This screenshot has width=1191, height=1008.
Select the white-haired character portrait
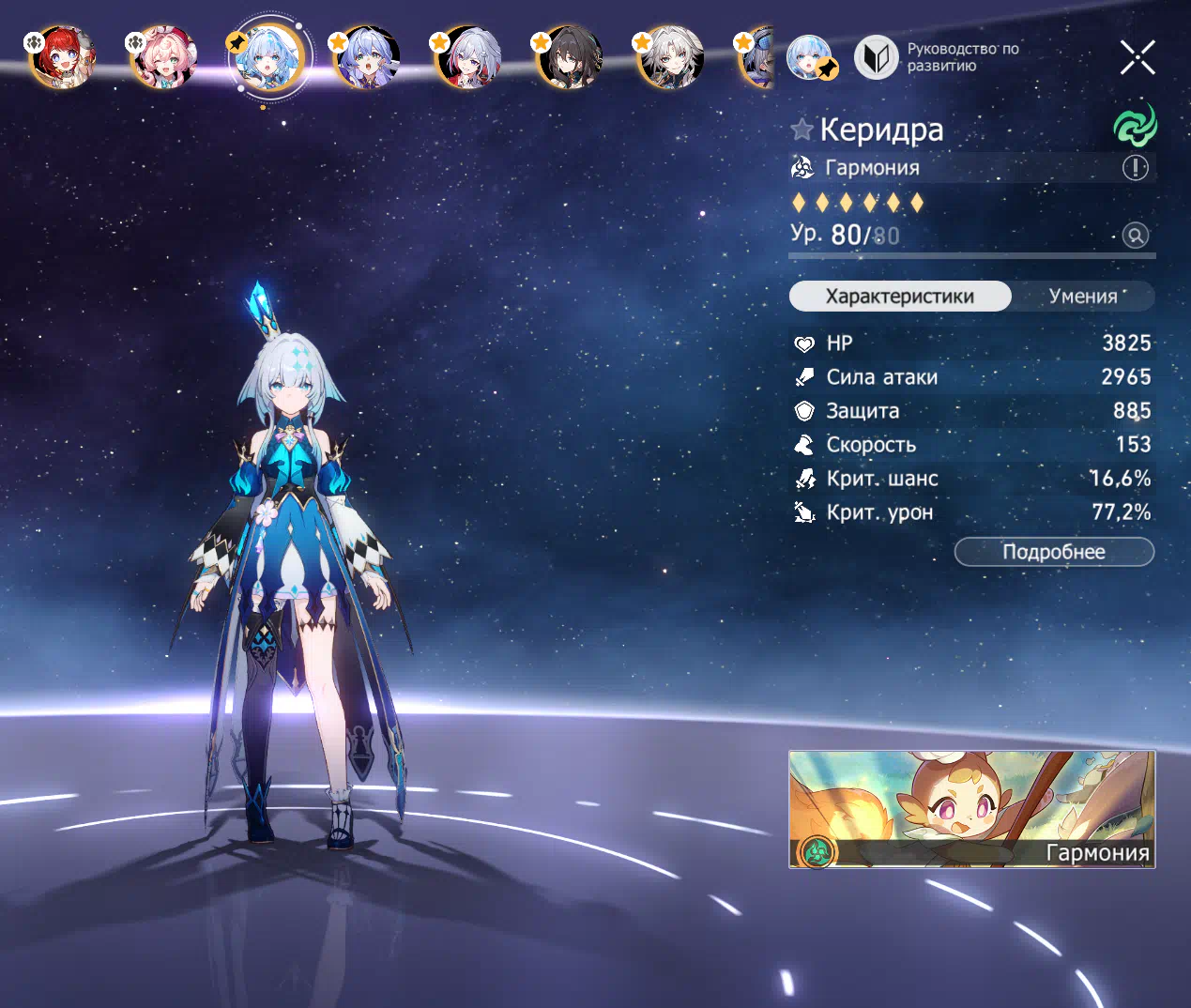671,56
